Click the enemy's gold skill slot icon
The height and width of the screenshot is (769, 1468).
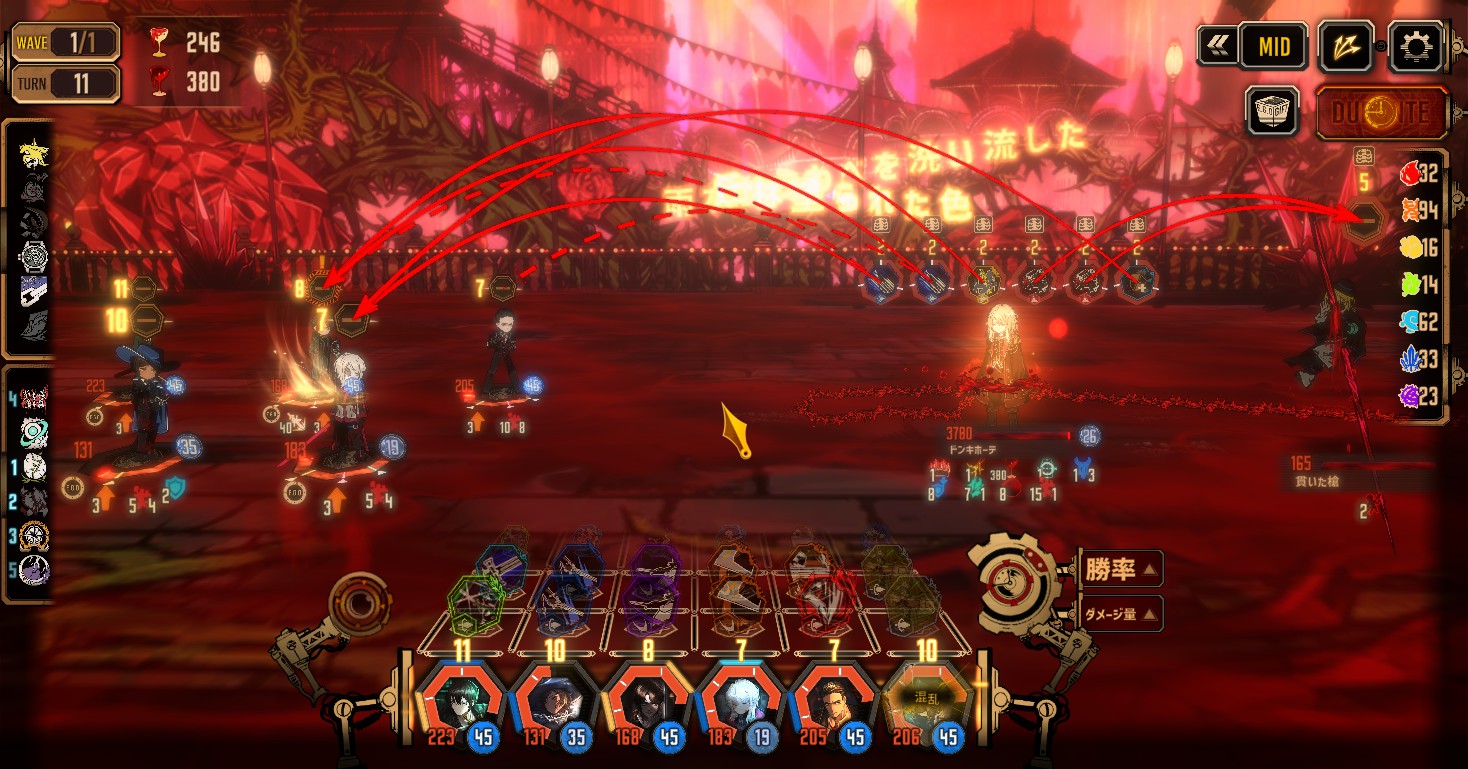tap(985, 284)
